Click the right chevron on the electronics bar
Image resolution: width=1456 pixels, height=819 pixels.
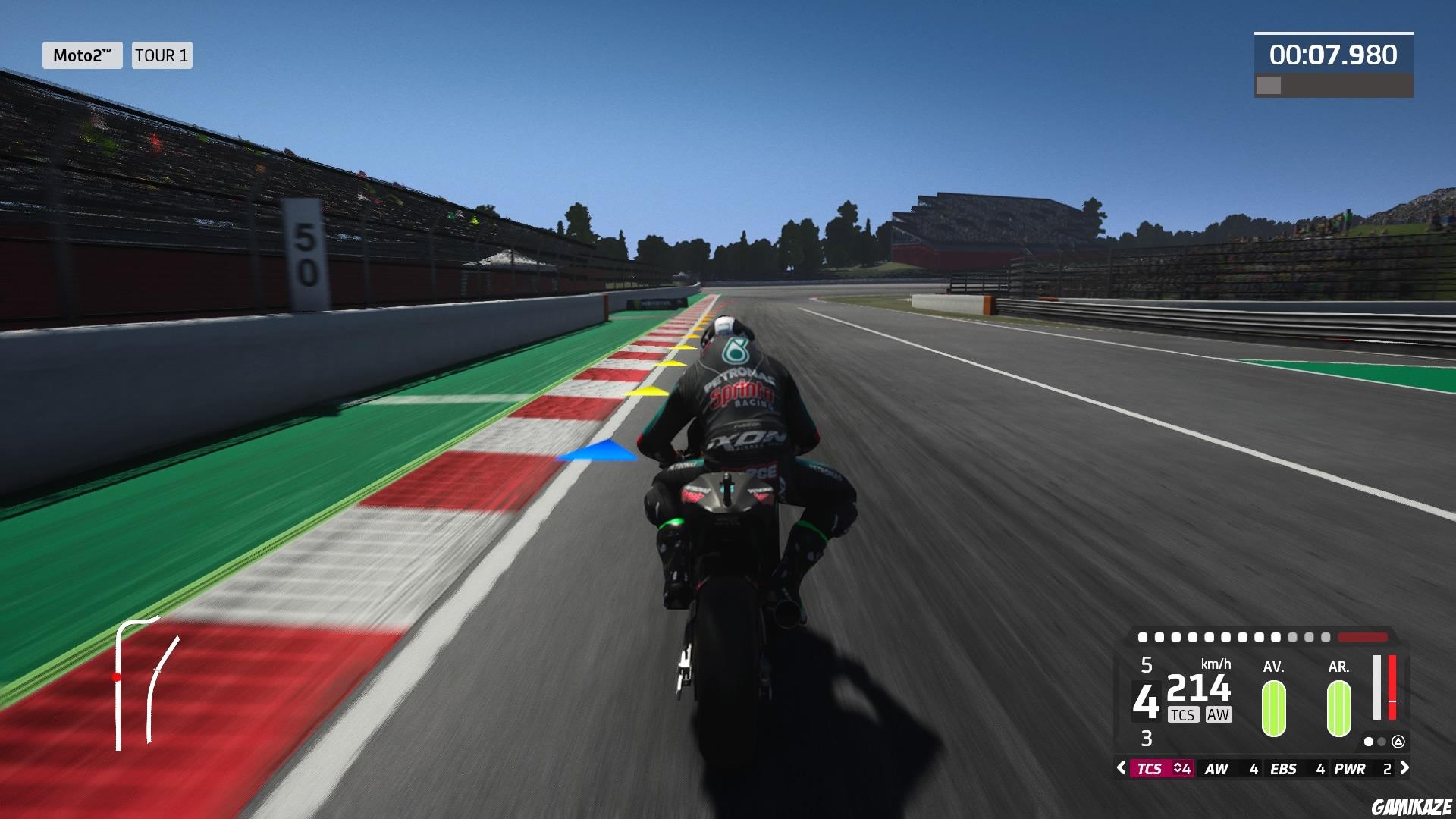1405,767
